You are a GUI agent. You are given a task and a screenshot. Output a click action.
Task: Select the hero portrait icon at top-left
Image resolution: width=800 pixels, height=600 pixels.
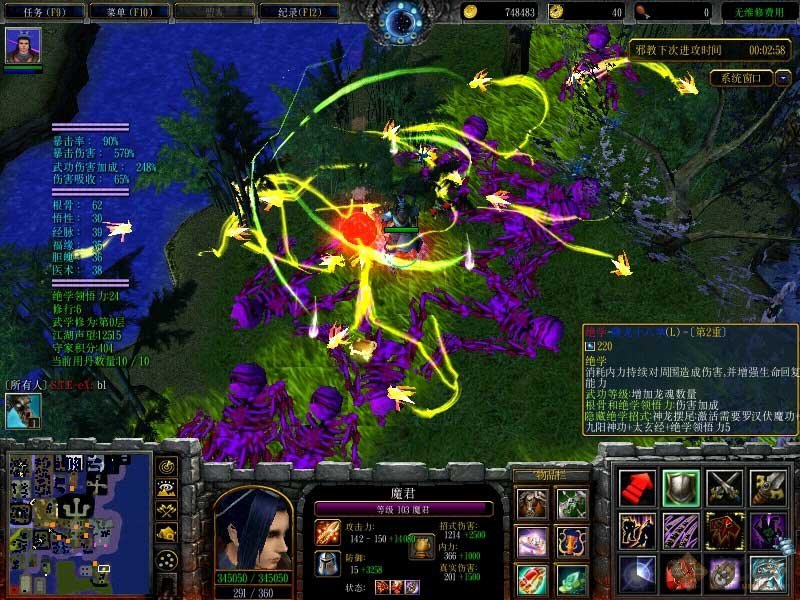19,46
